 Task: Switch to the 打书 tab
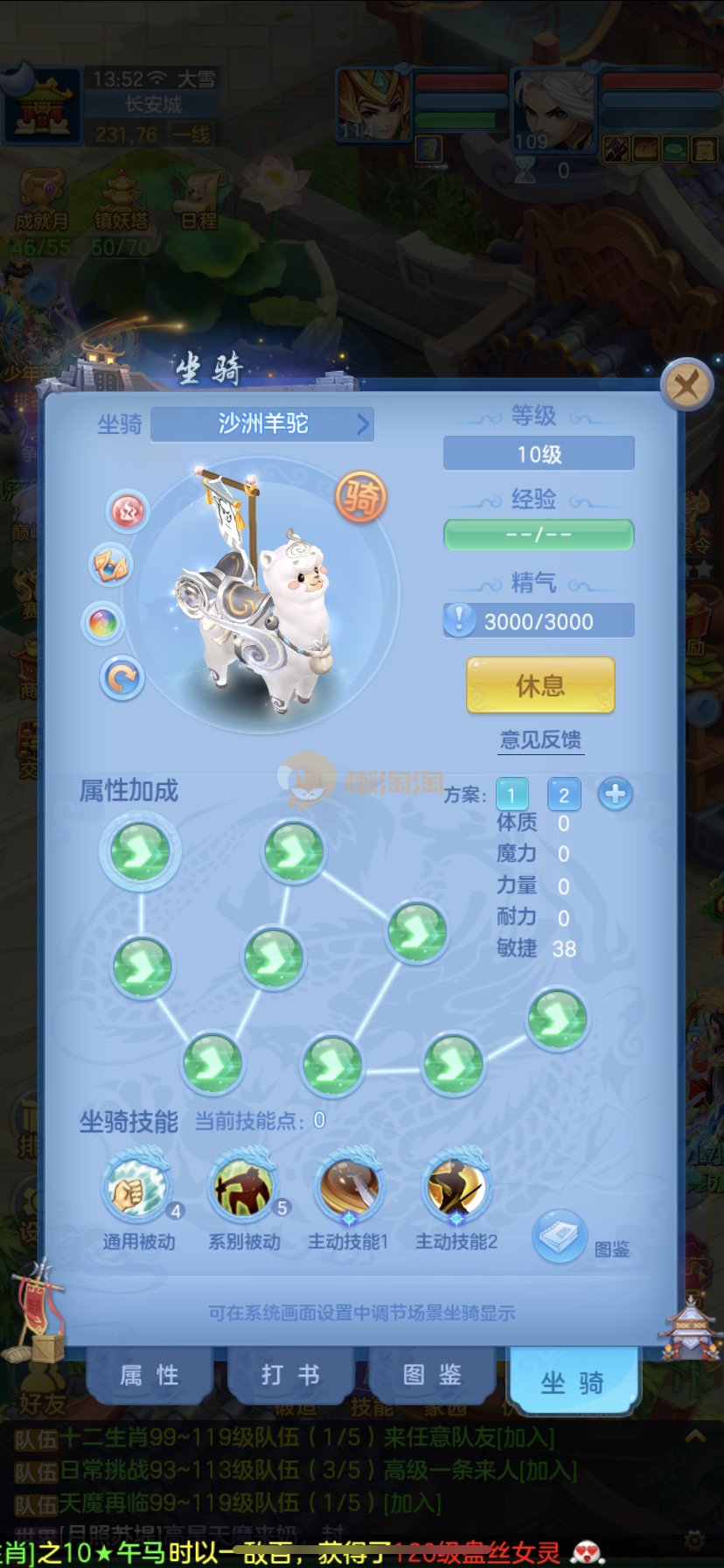[x=290, y=1375]
